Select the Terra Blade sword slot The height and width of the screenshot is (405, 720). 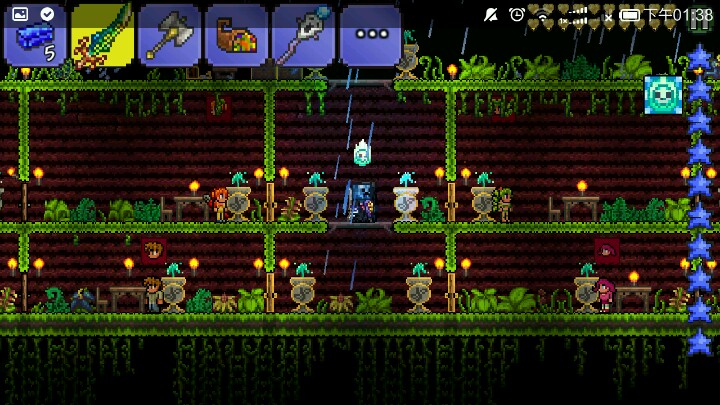click(x=102, y=35)
